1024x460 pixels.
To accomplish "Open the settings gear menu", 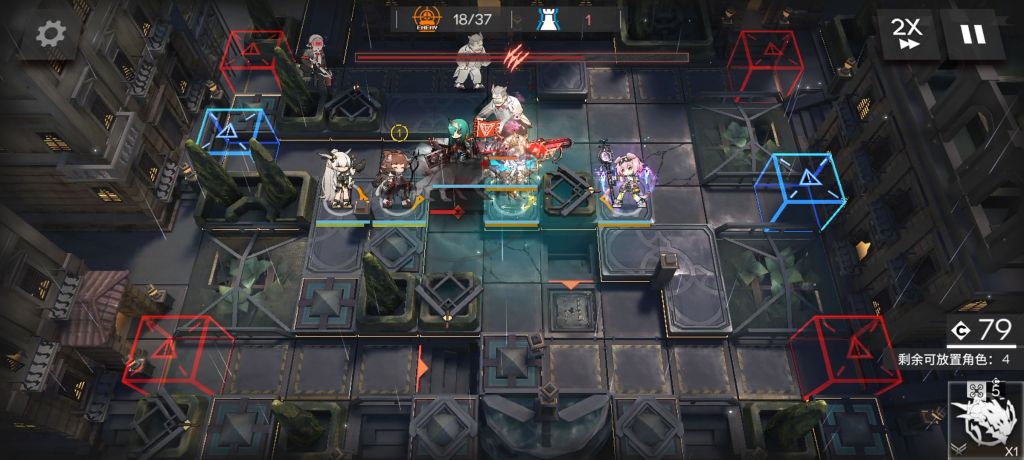I will click(x=51, y=34).
